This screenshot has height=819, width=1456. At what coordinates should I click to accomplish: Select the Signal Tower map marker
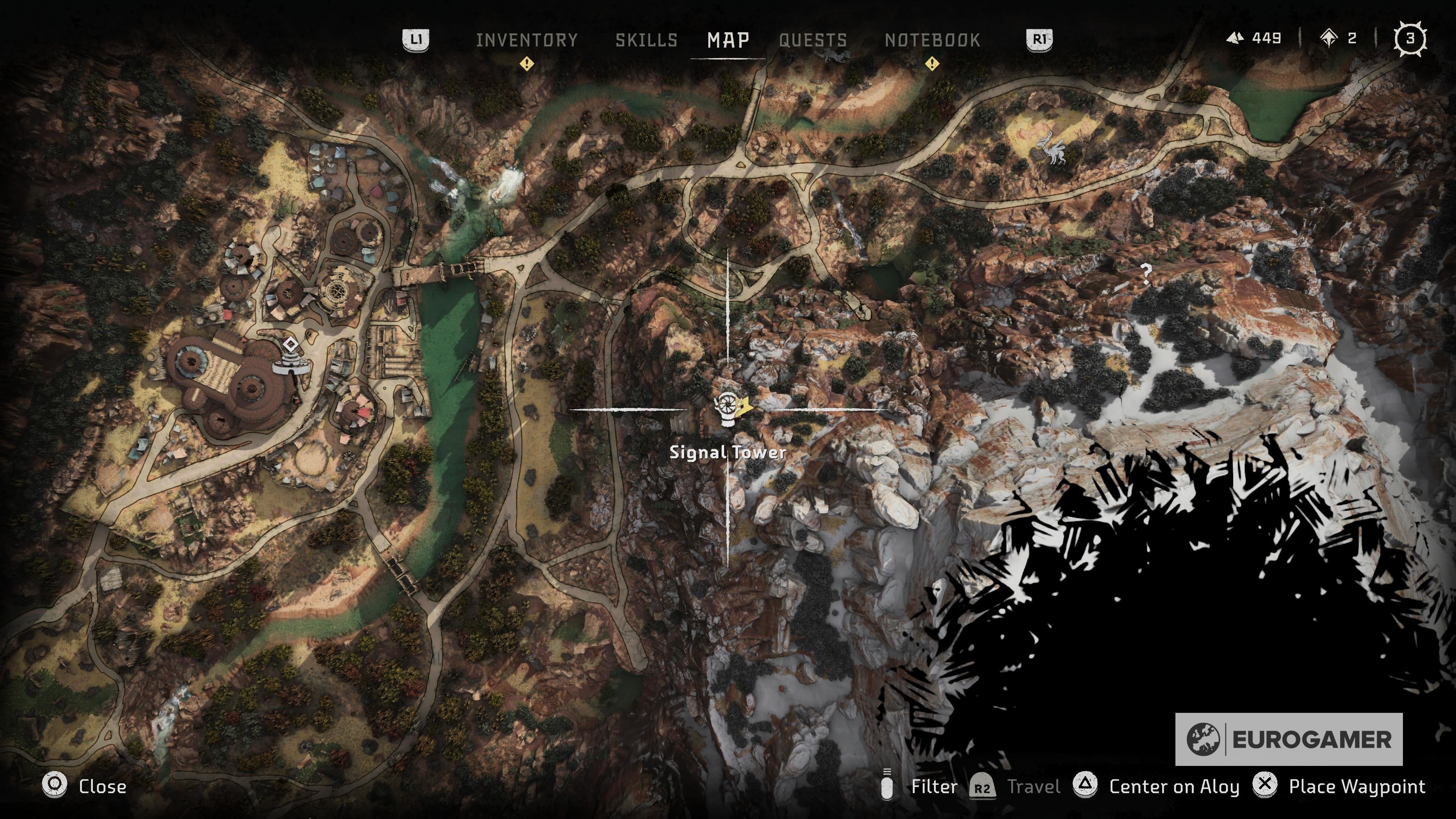(x=728, y=408)
